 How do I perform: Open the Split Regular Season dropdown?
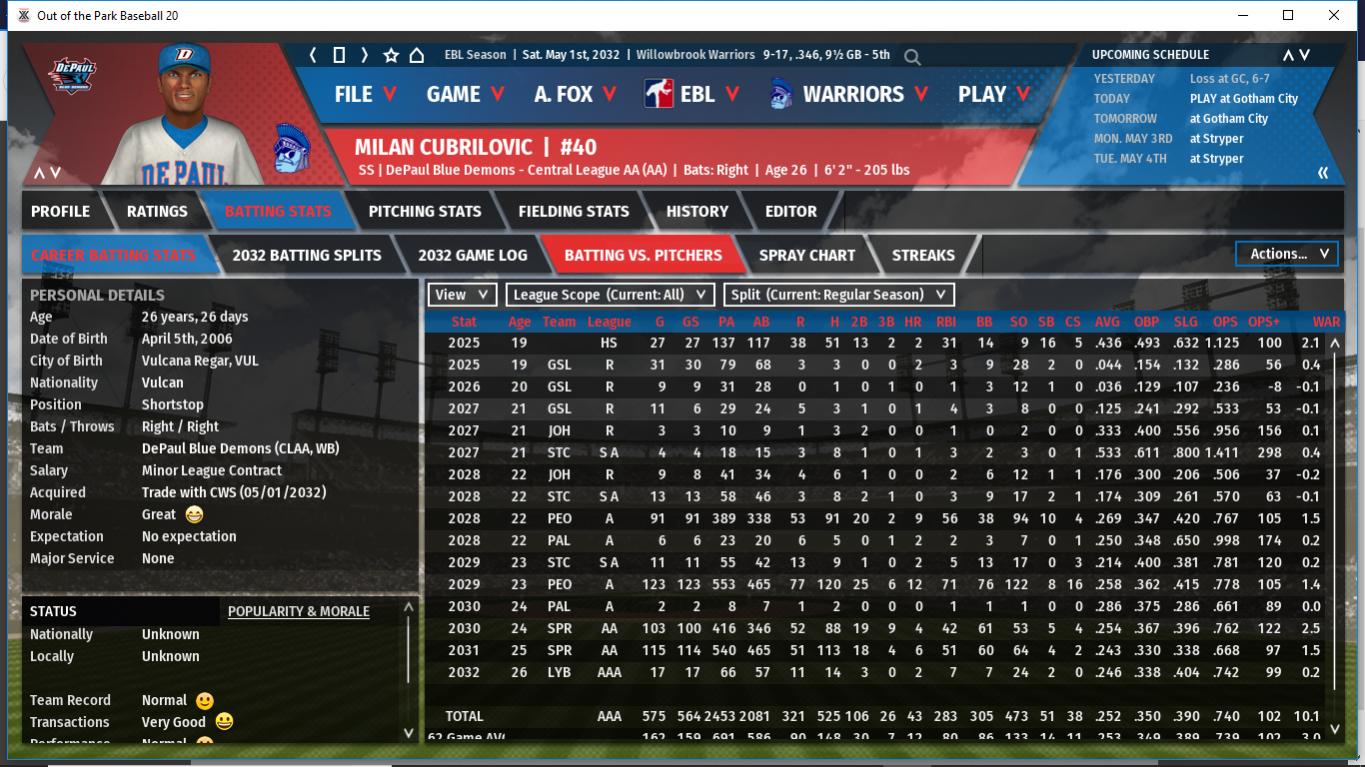click(x=838, y=295)
